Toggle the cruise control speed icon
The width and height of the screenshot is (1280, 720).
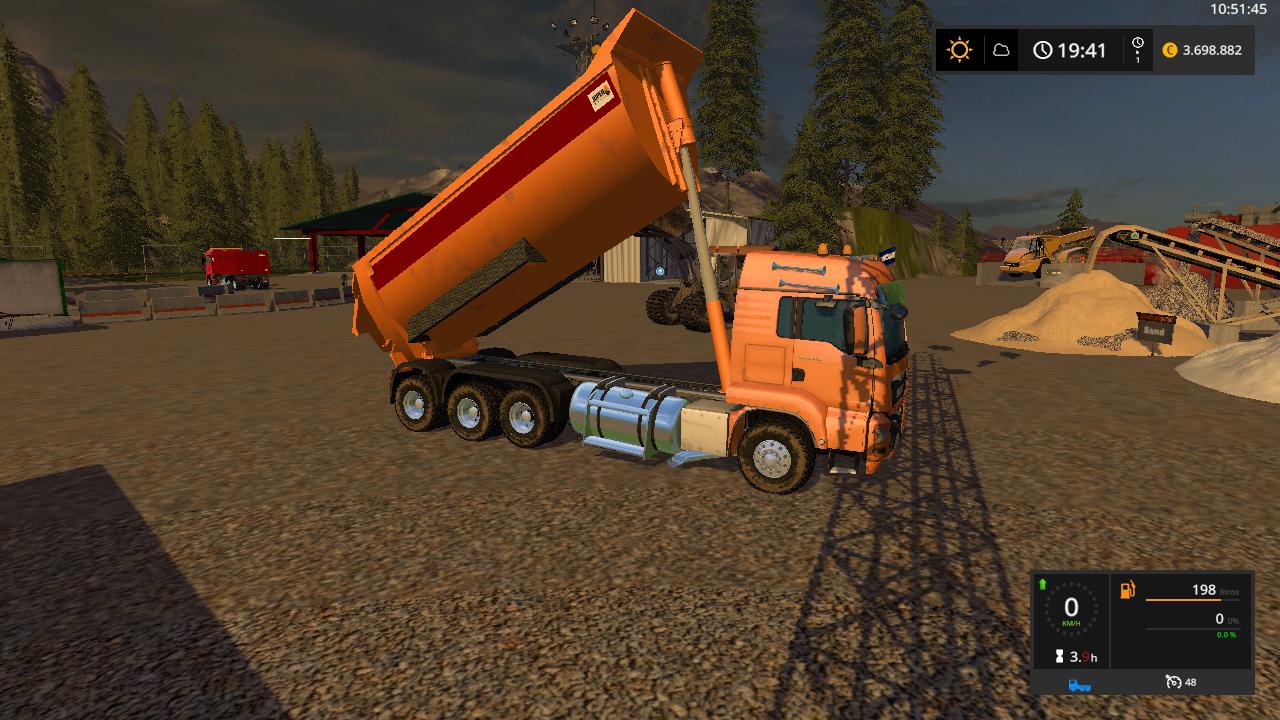coord(1174,682)
